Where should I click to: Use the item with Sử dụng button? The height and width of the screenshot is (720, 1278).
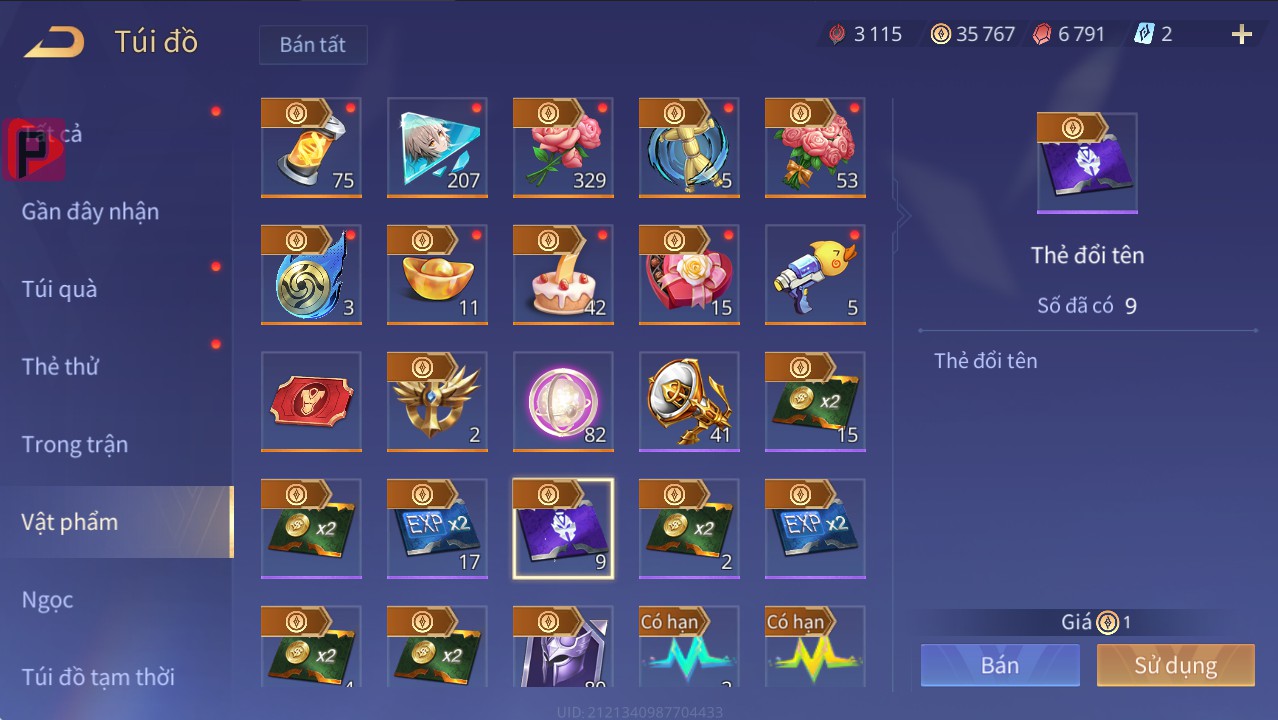coord(1175,665)
